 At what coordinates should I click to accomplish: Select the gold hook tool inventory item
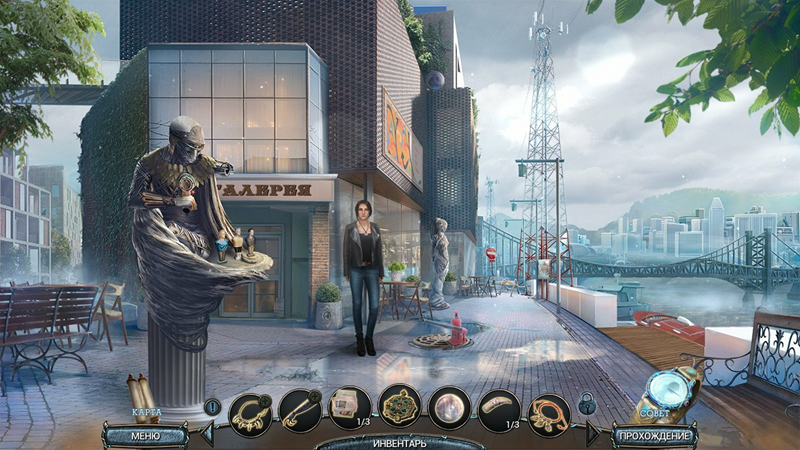(300, 409)
